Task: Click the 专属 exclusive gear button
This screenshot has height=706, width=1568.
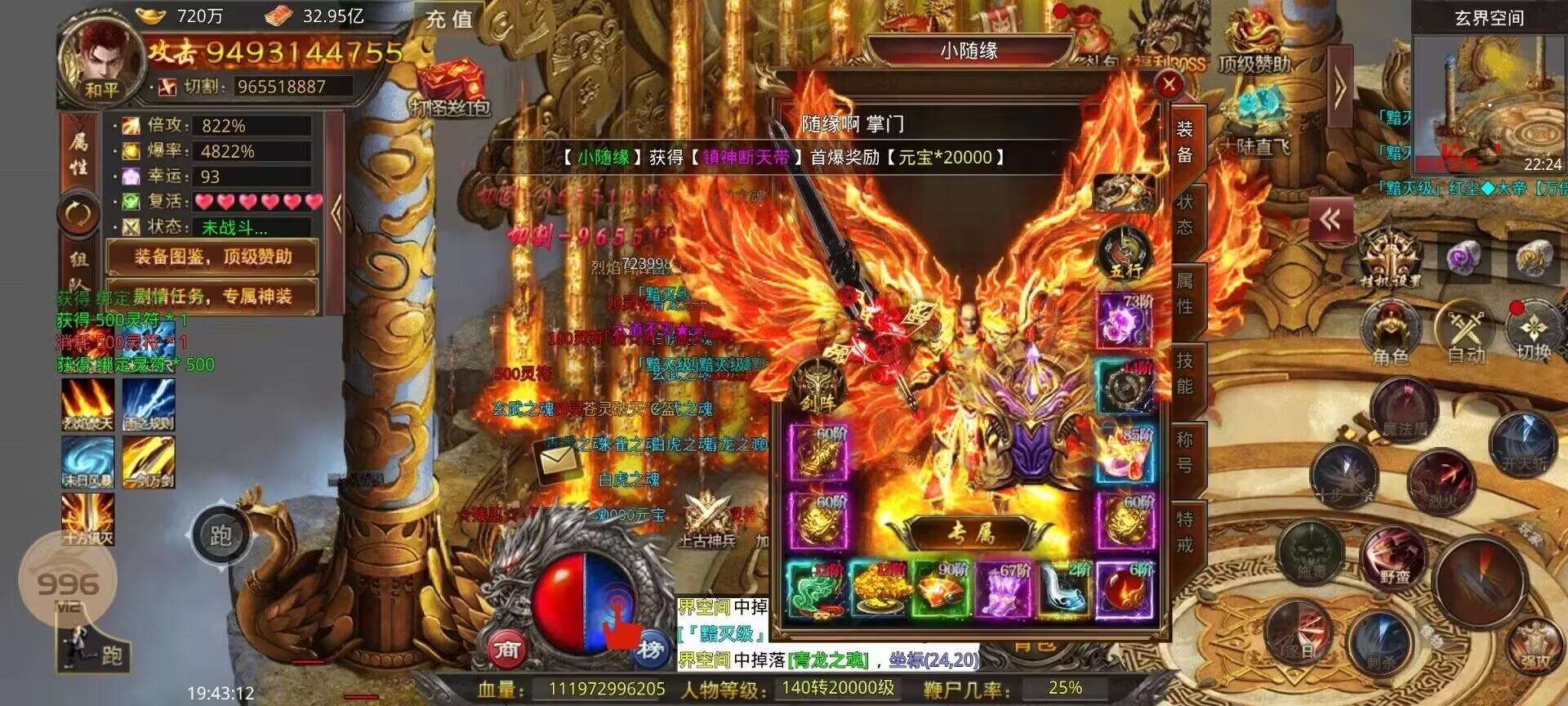Action: coord(970,533)
